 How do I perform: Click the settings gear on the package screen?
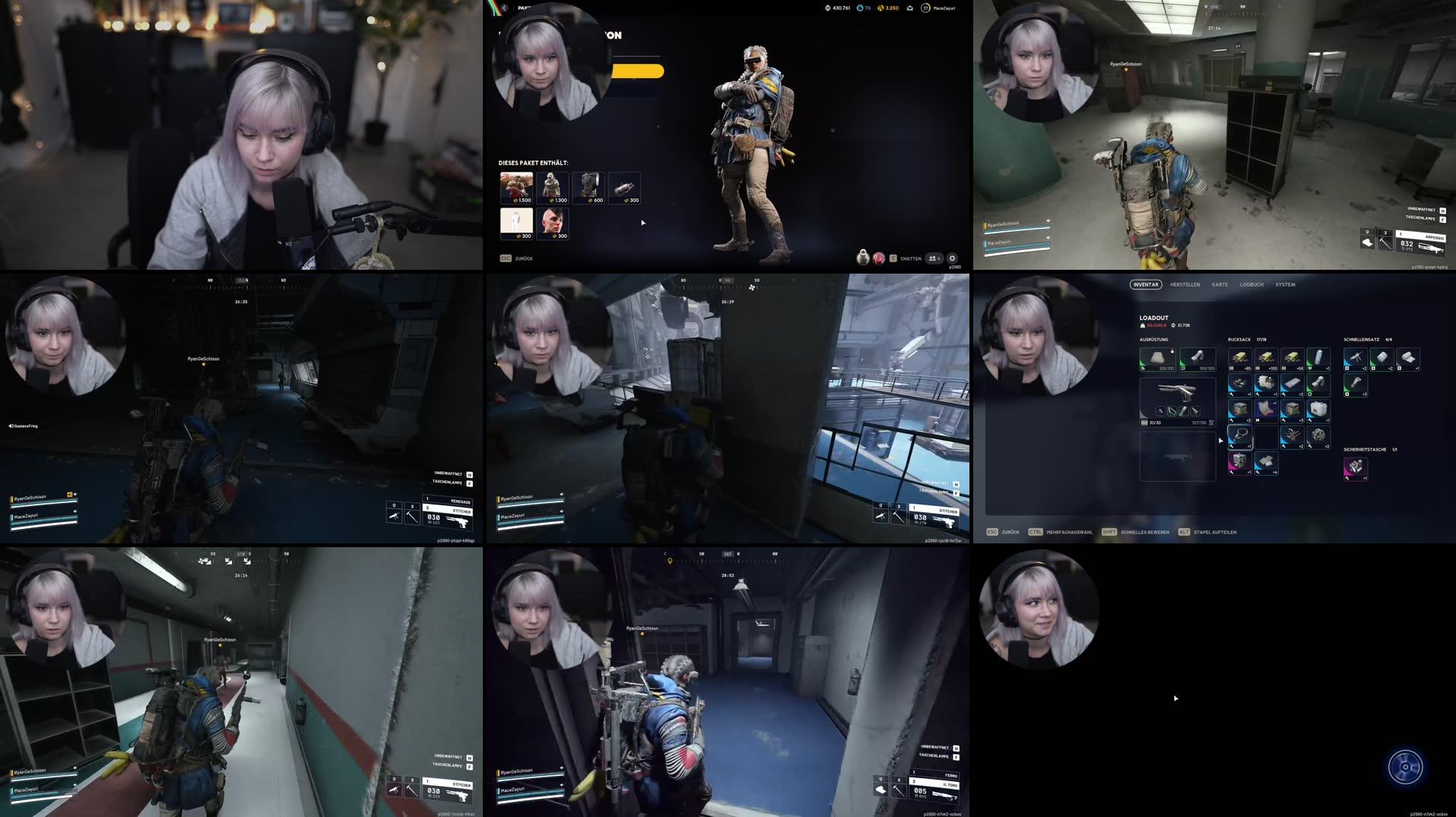pos(953,258)
